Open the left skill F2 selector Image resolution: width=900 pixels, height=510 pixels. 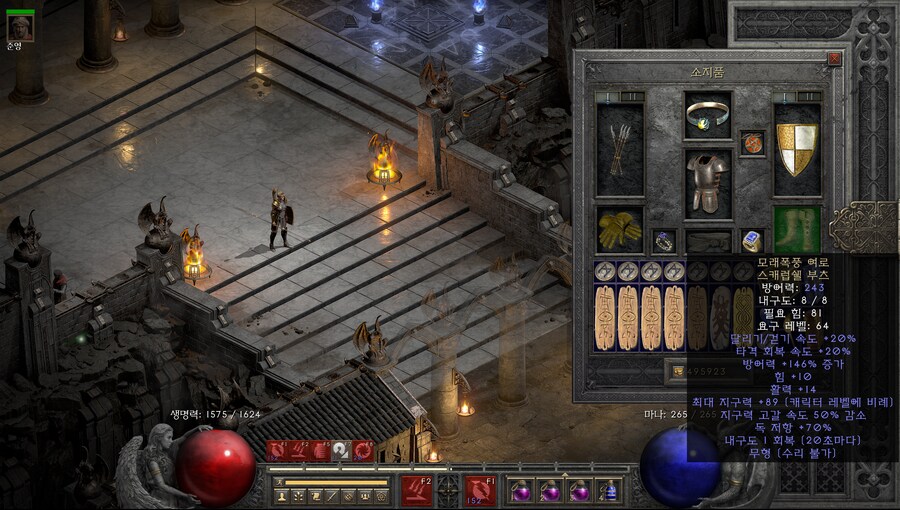tap(416, 490)
